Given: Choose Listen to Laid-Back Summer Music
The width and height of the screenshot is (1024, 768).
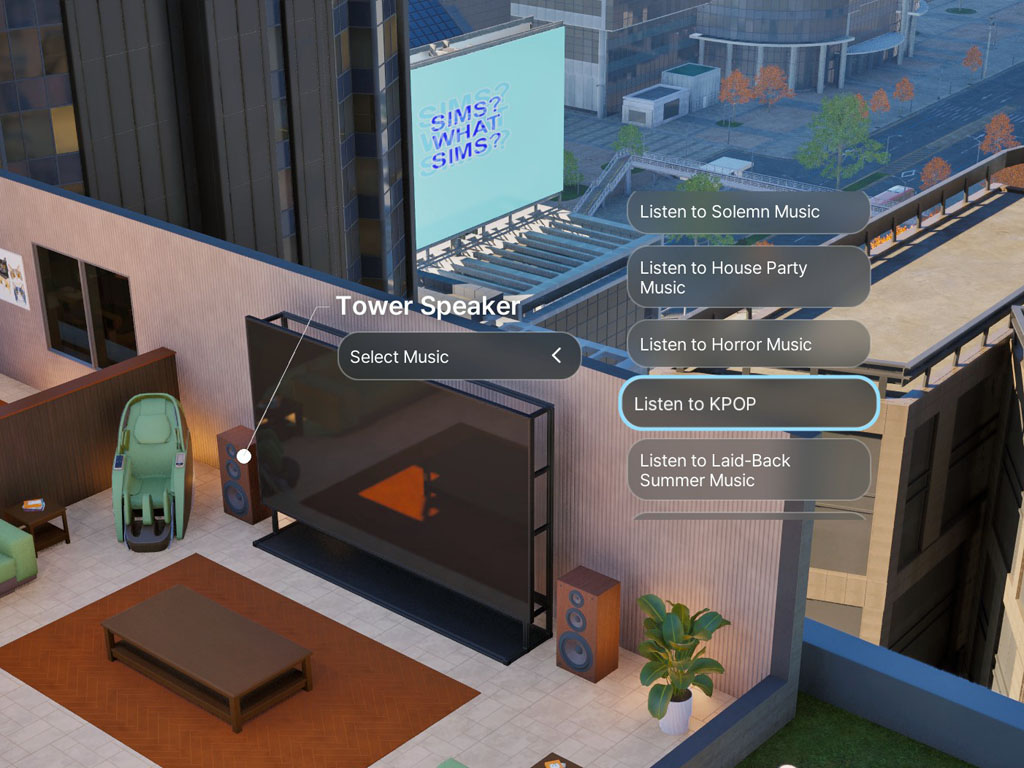Looking at the screenshot, I should point(748,470).
